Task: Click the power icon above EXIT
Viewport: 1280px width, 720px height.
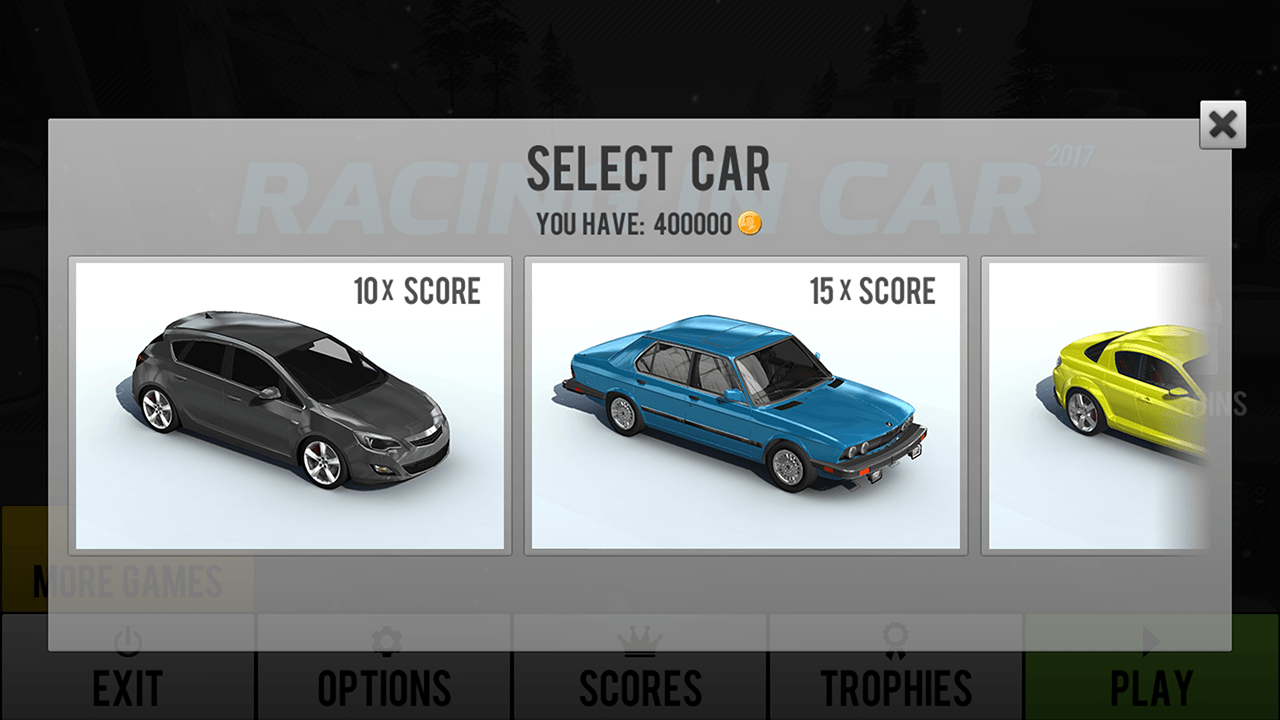Action: pos(127,643)
